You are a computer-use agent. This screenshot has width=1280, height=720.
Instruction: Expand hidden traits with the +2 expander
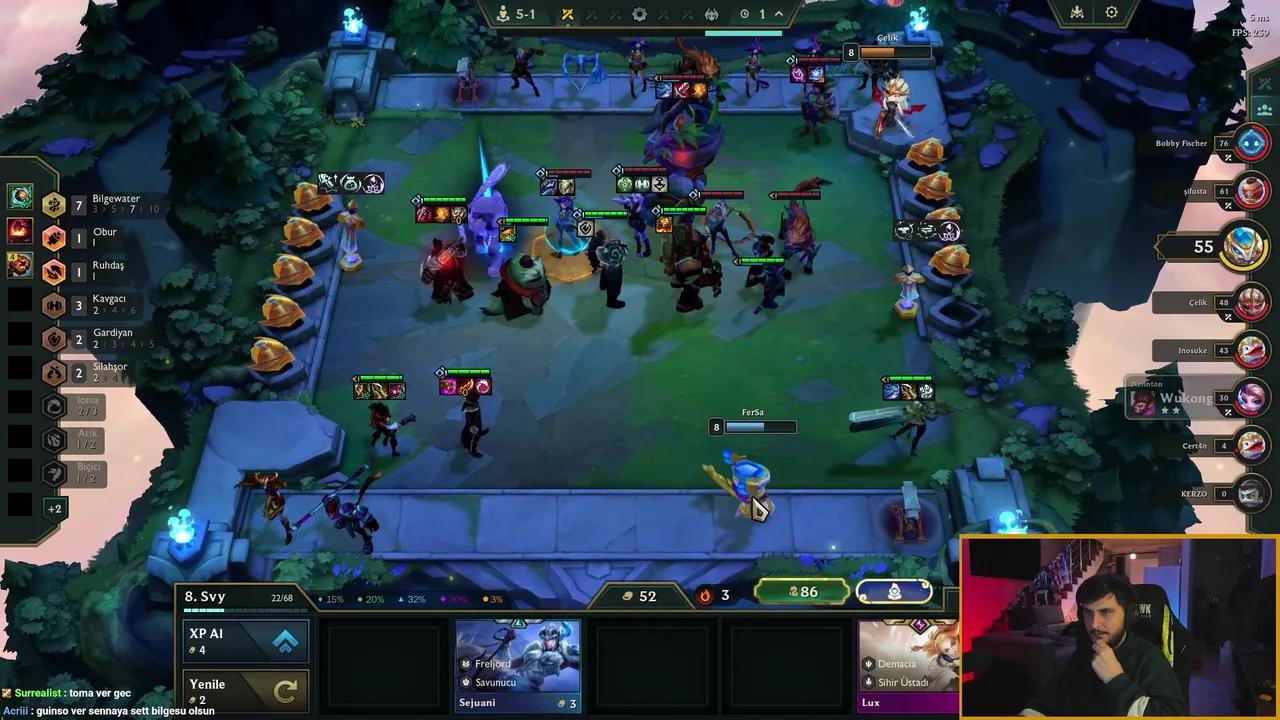click(x=56, y=509)
